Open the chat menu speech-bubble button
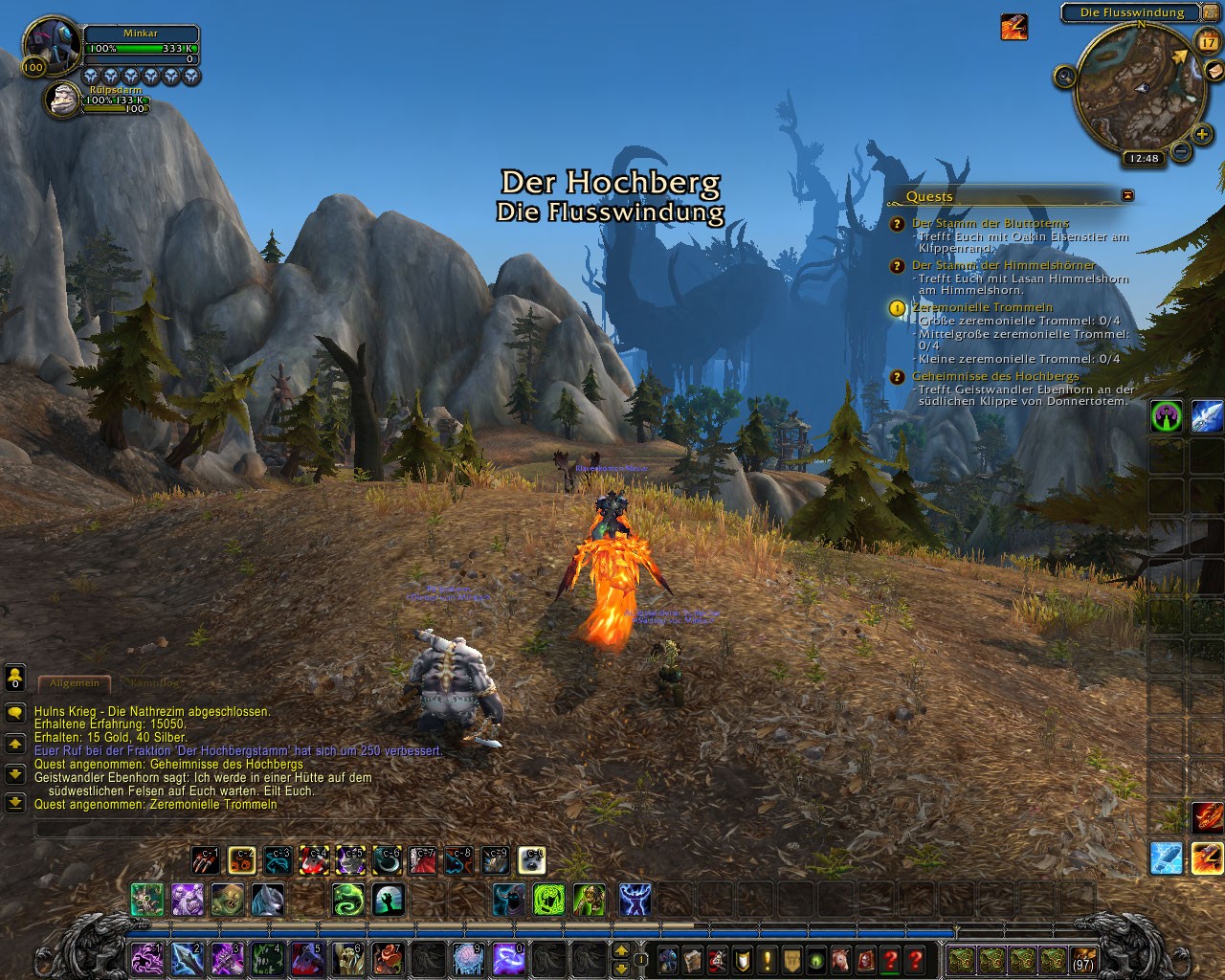The width and height of the screenshot is (1225, 980). point(14,713)
